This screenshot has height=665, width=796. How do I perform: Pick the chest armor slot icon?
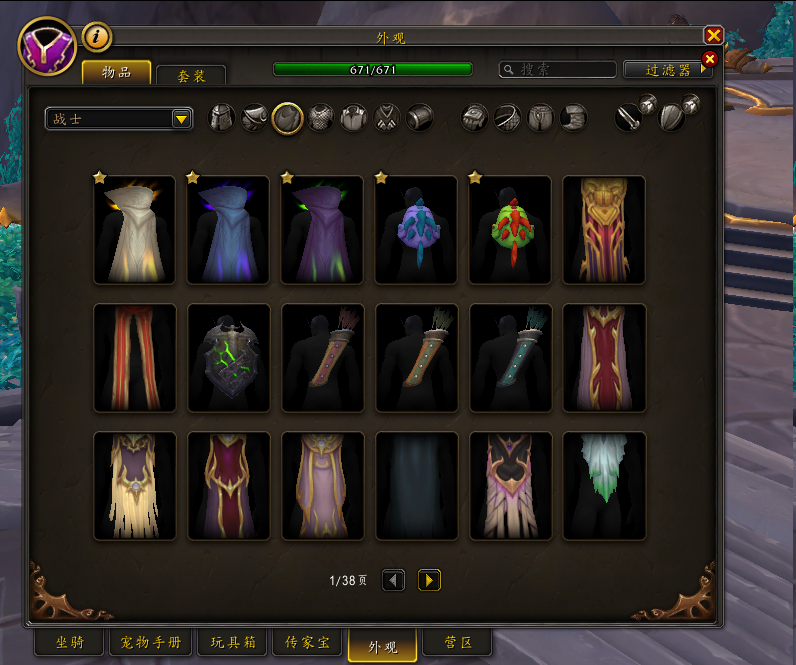point(321,118)
